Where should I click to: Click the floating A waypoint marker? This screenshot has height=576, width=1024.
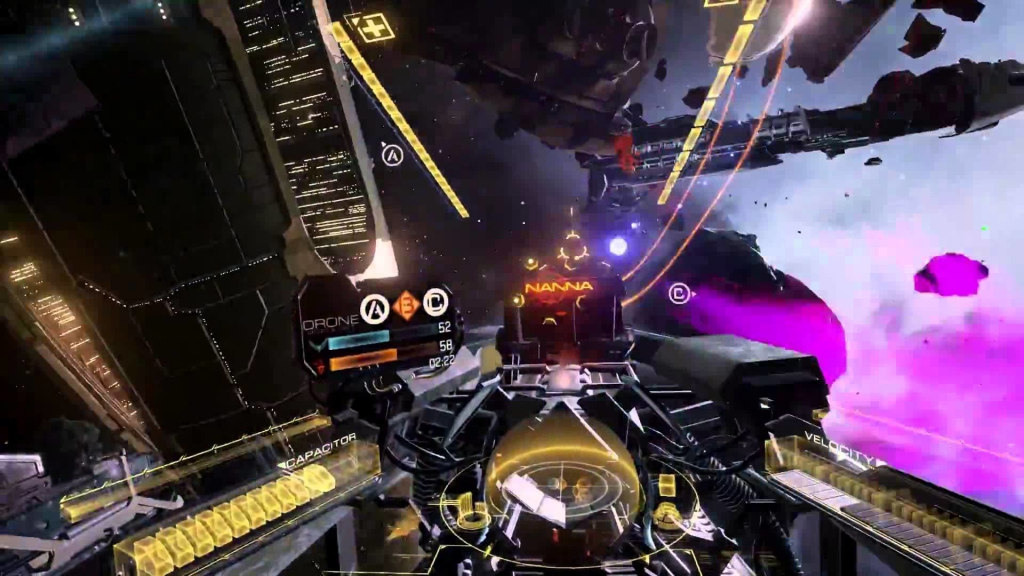pyautogui.click(x=392, y=155)
